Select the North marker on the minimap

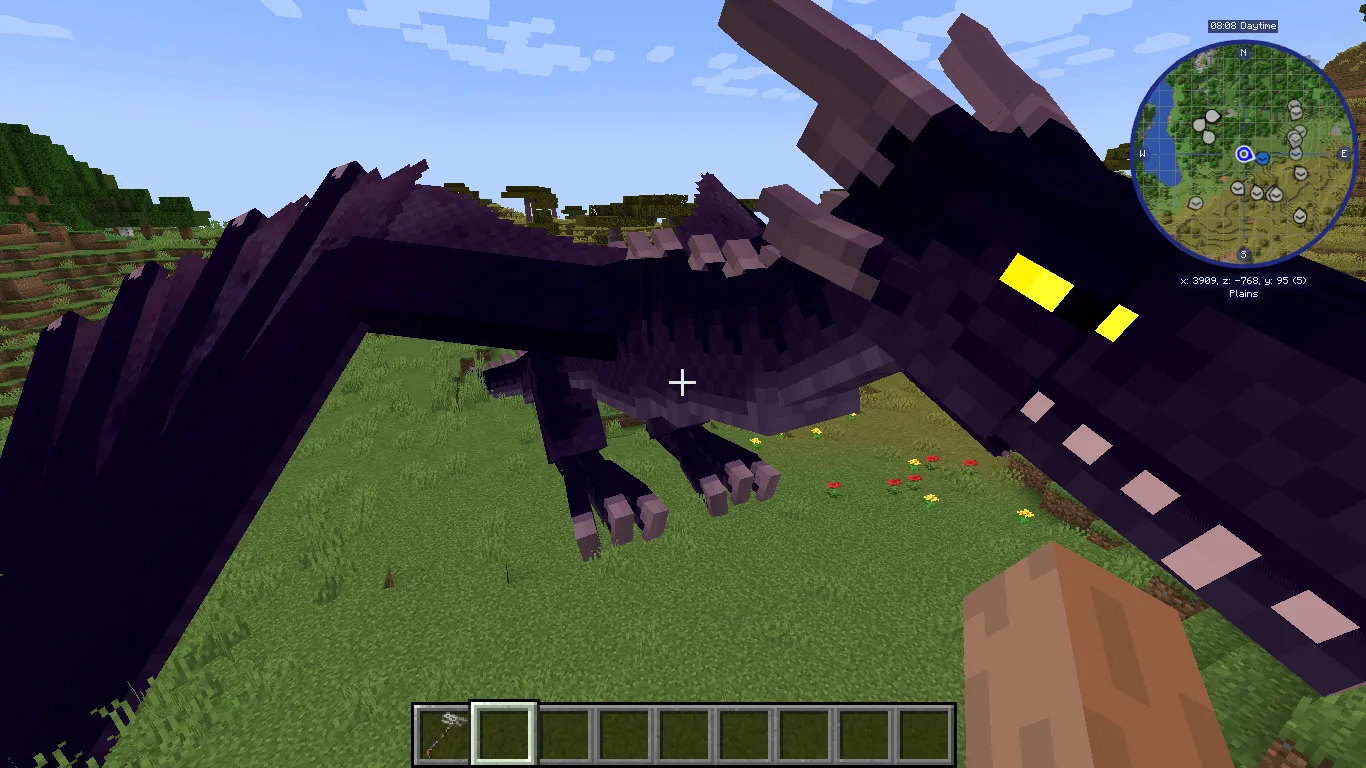(1243, 53)
